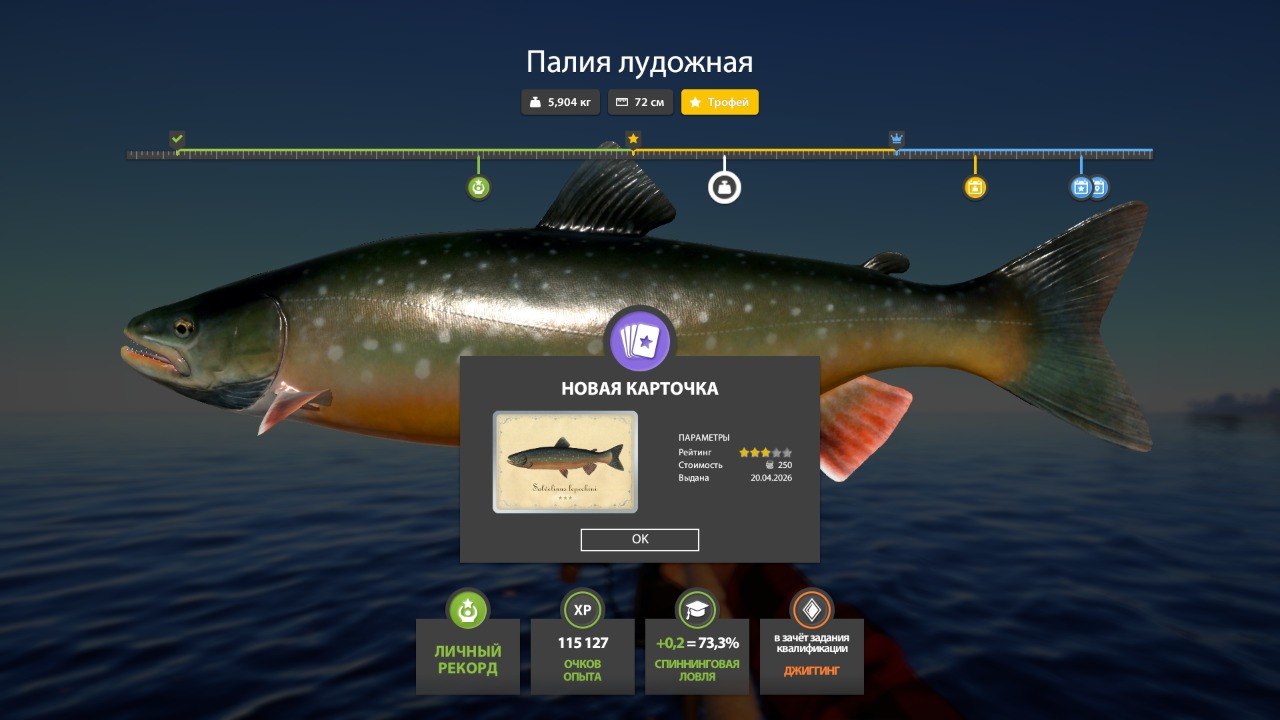Click the orange Джиггинг qualification diamond icon
This screenshot has width=1280, height=720.
click(x=812, y=608)
